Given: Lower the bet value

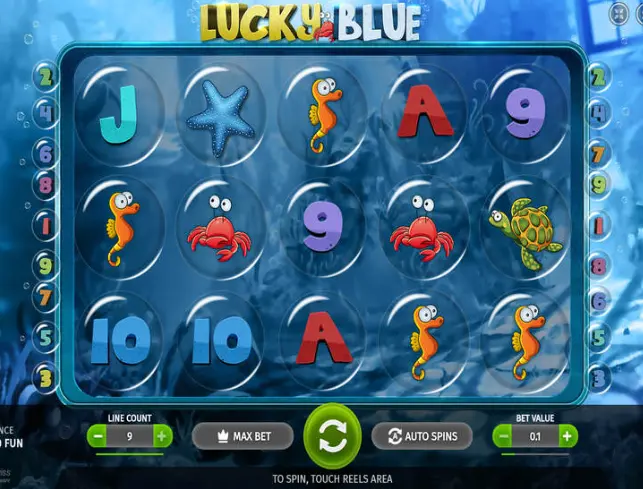Looking at the screenshot, I should pos(502,436).
